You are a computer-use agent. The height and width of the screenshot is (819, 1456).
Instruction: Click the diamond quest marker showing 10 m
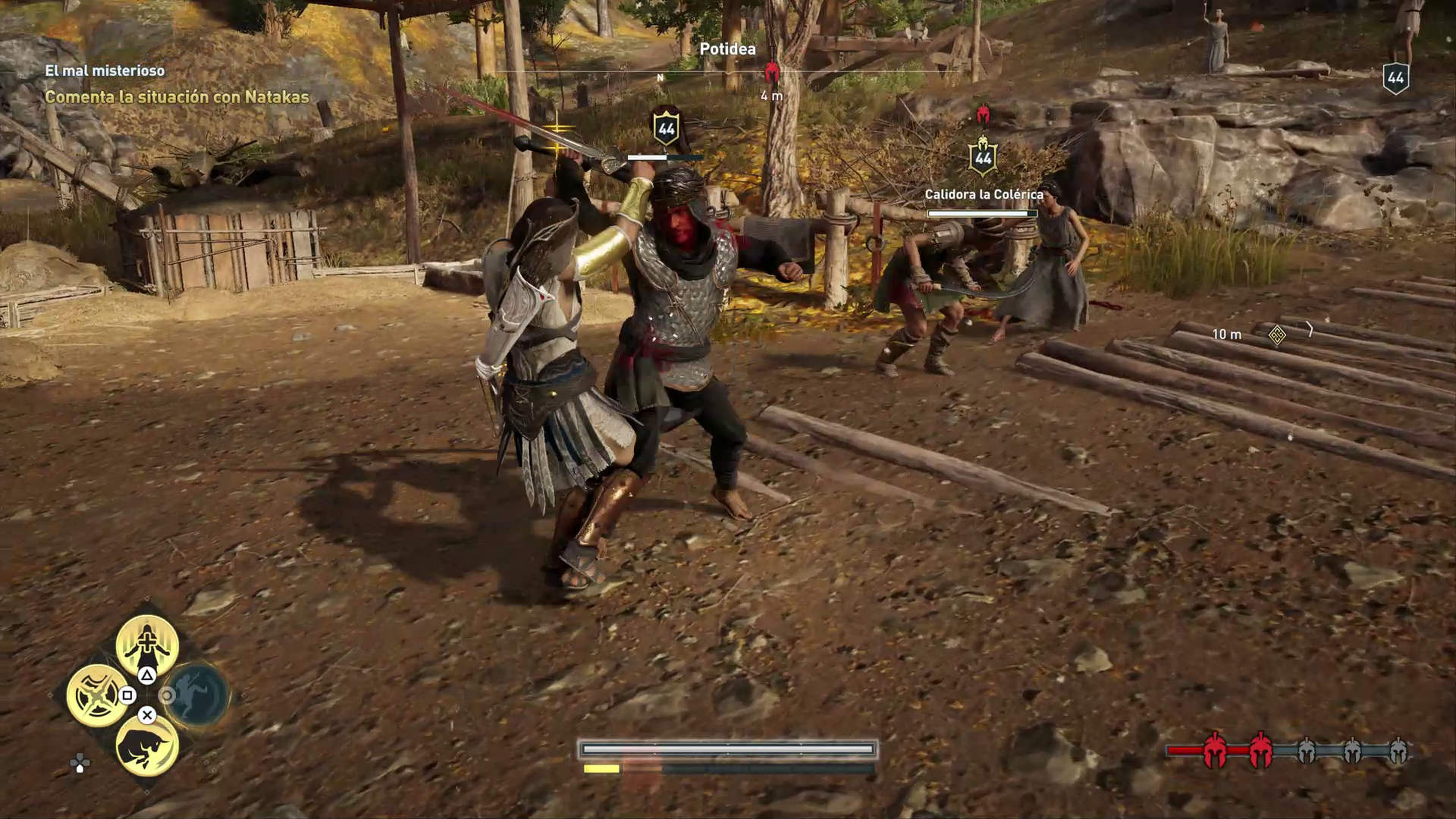(1277, 334)
